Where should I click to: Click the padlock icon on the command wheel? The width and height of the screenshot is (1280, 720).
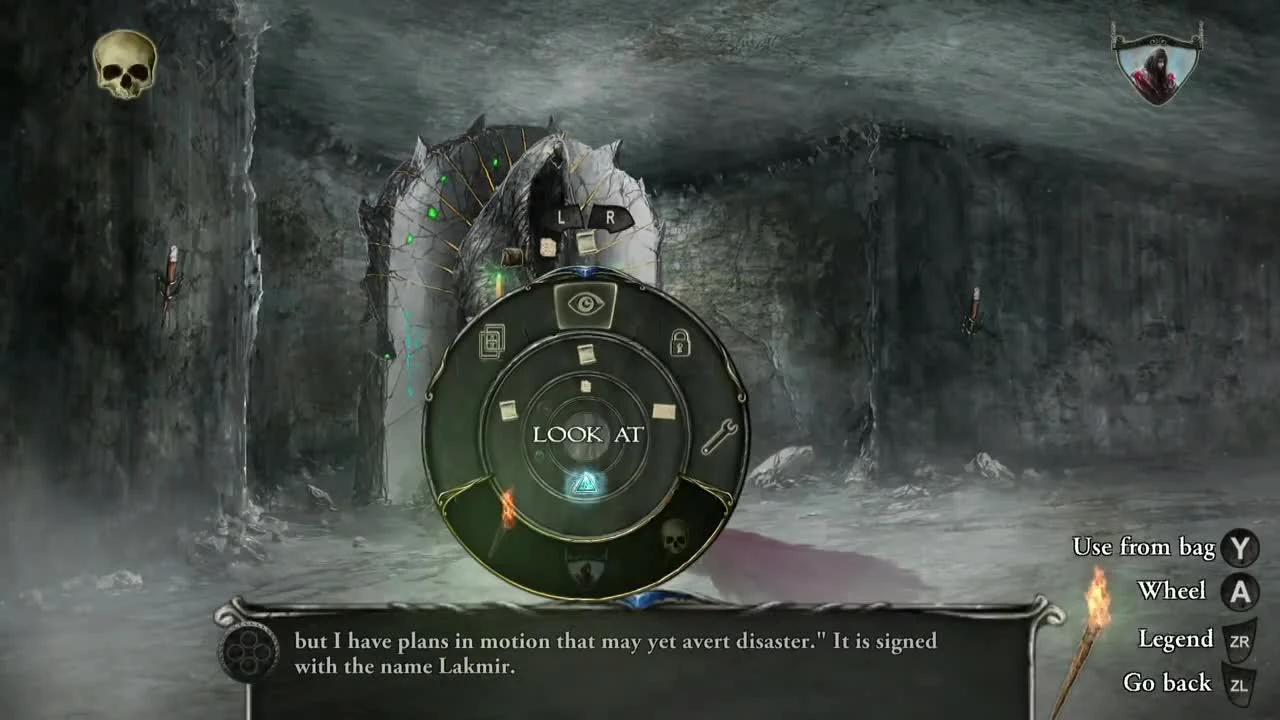[x=682, y=341]
